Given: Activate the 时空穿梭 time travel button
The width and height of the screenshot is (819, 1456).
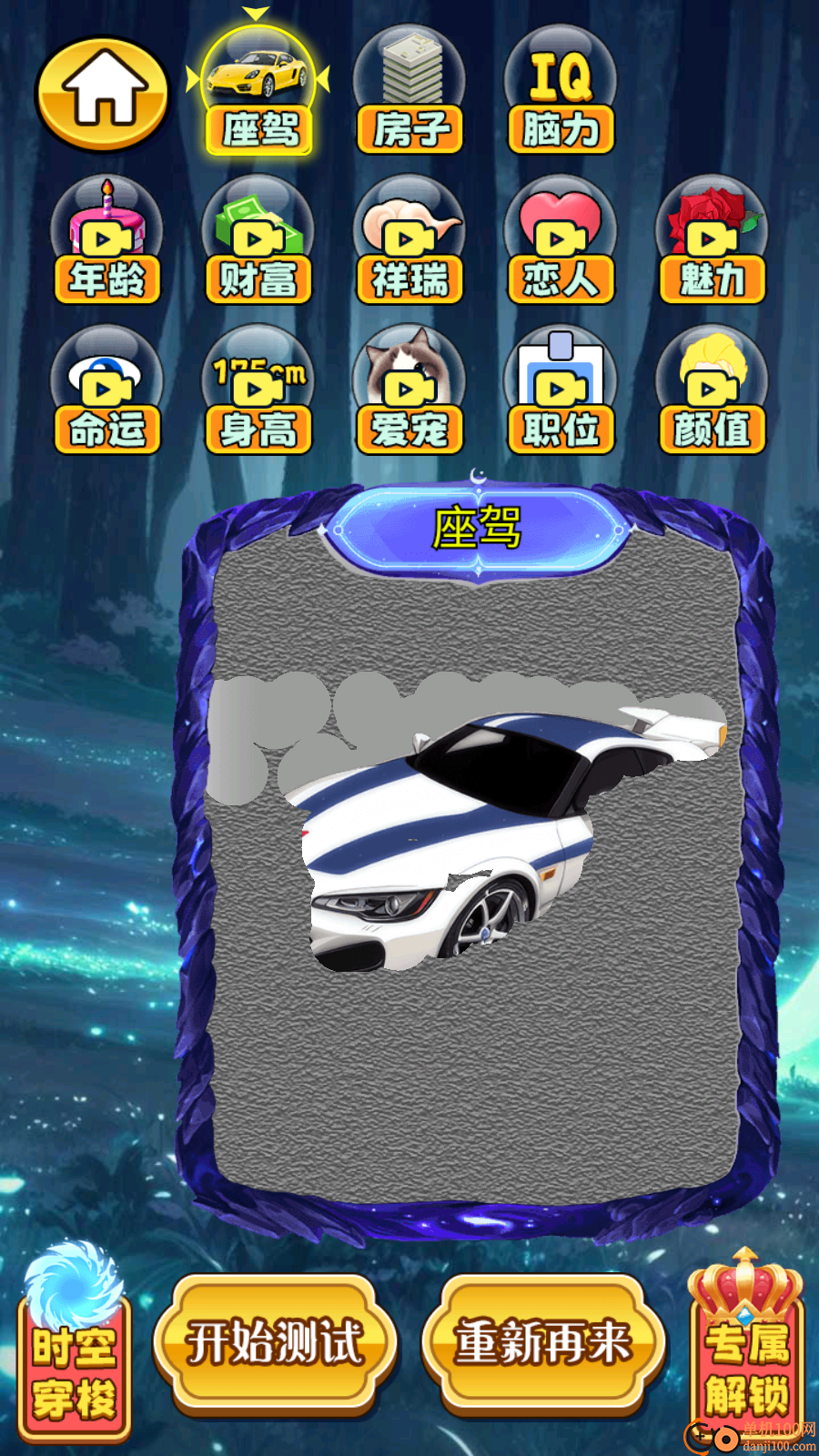Looking at the screenshot, I should (x=75, y=1356).
